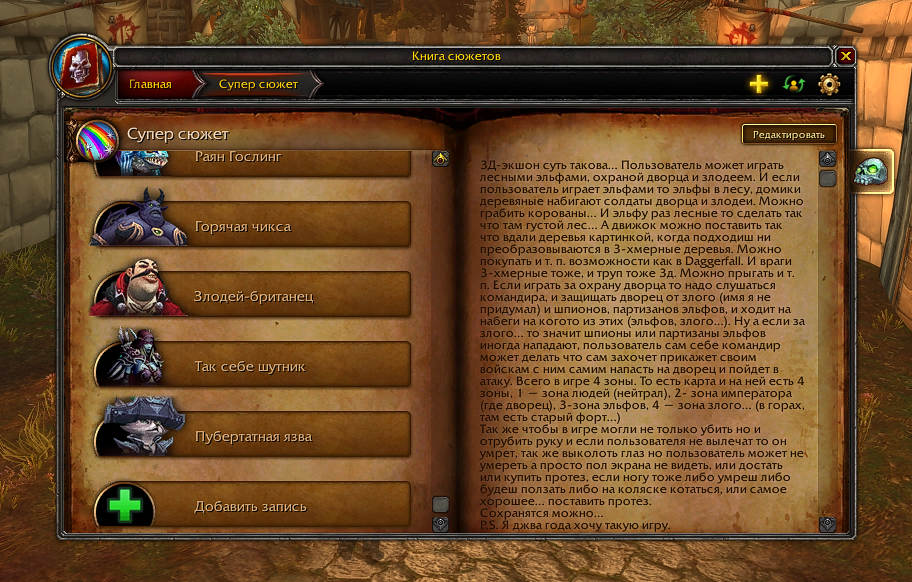Click the story text scroll-up arrow
912x582 pixels.
click(827, 159)
